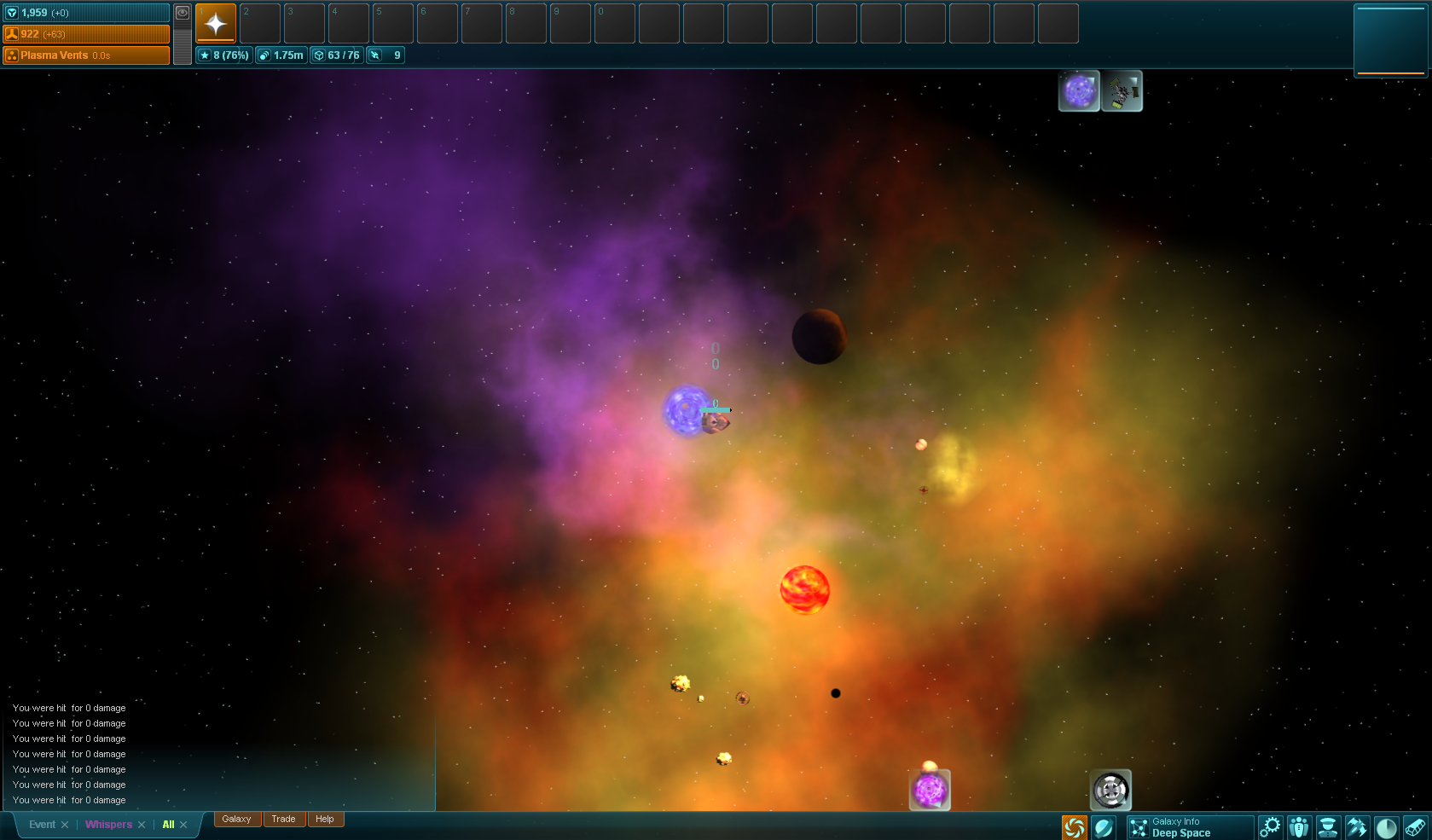Switch to the All chat tab
1432x840 pixels.
pos(168,825)
